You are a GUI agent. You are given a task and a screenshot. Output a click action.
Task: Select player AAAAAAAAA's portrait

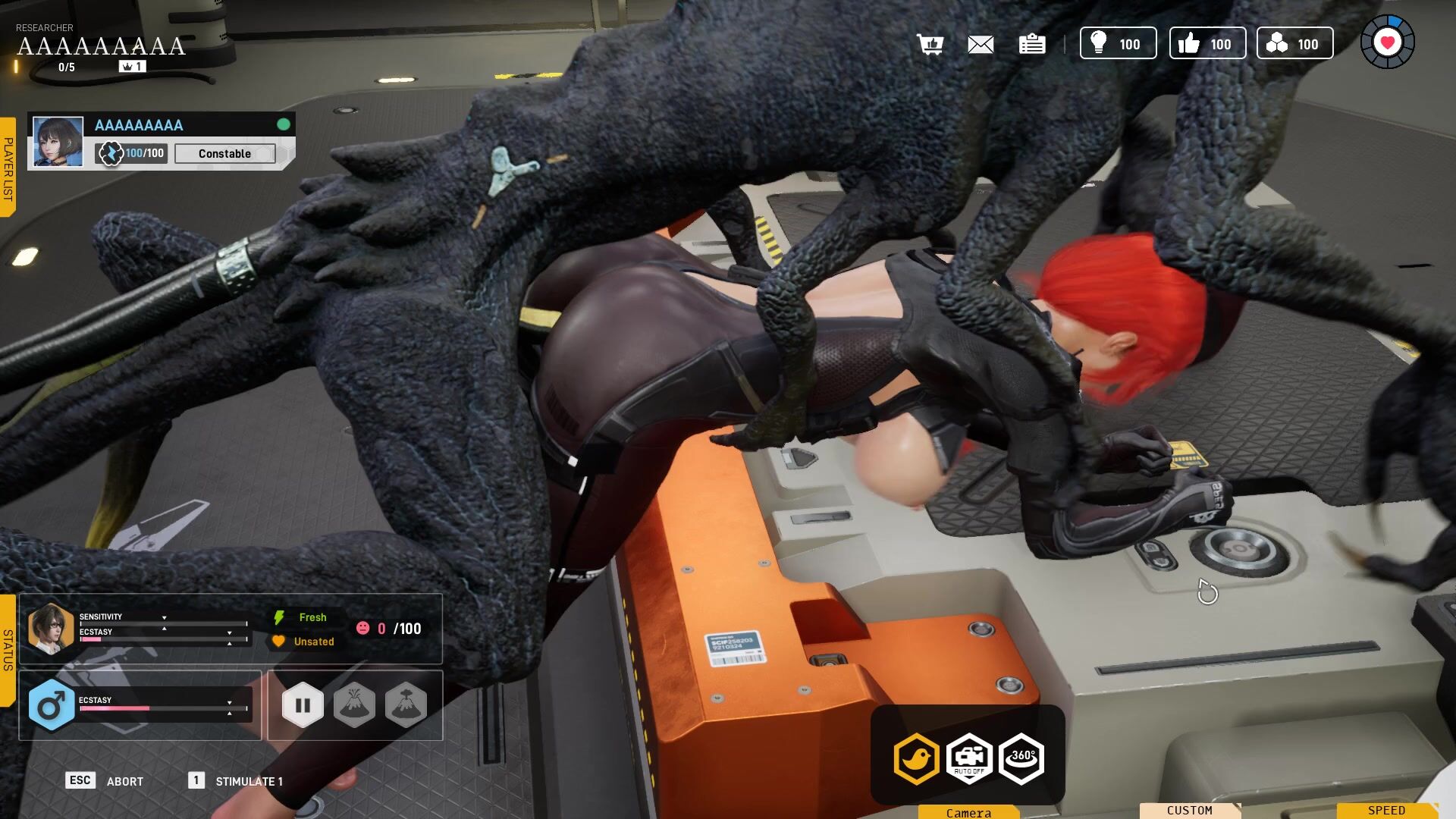(58, 142)
